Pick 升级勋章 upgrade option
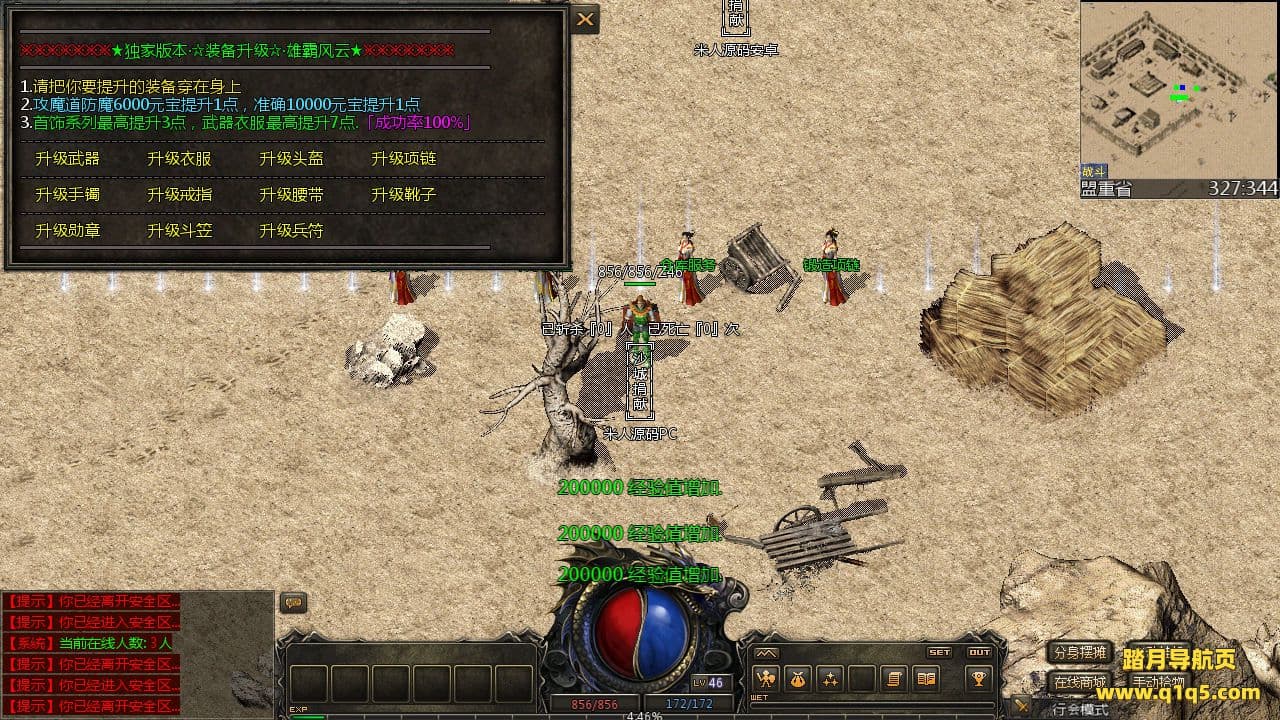This screenshot has width=1280, height=720. click(x=68, y=230)
